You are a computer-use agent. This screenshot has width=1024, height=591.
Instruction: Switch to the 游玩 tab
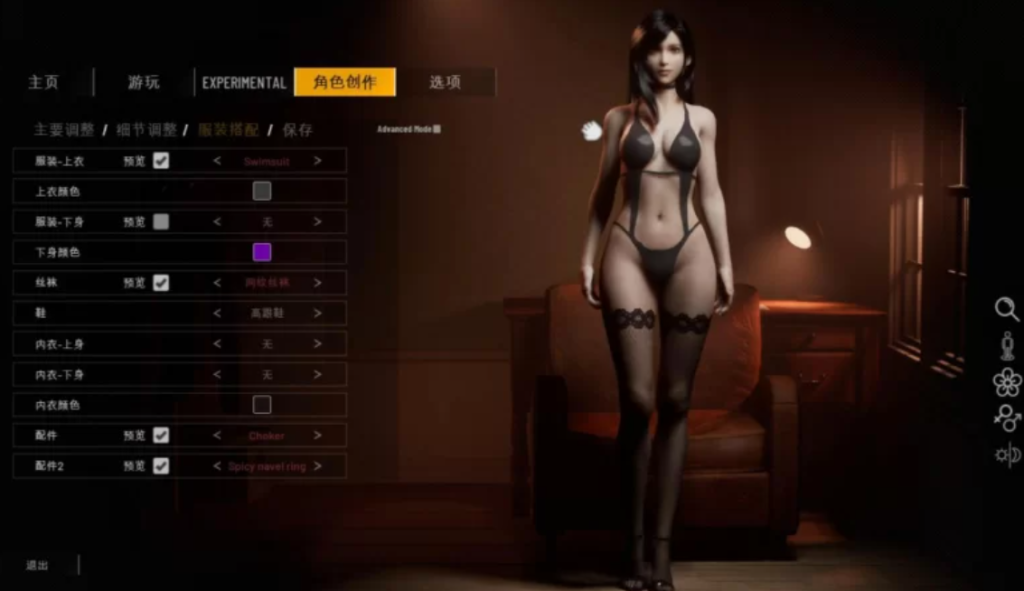point(143,82)
